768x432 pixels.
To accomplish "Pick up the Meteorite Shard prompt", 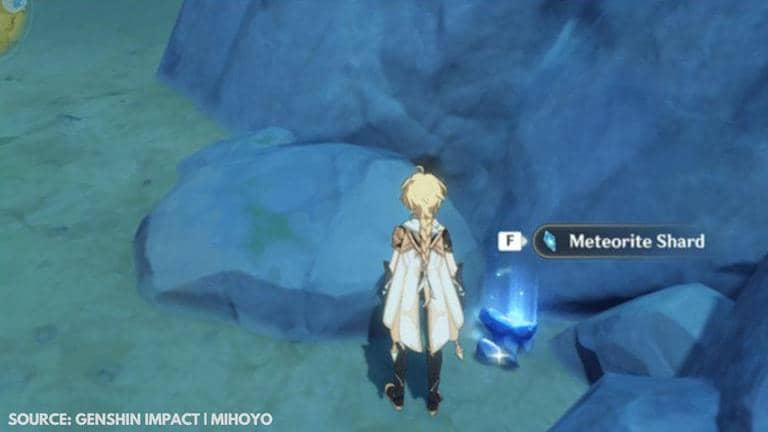I will [x=621, y=241].
